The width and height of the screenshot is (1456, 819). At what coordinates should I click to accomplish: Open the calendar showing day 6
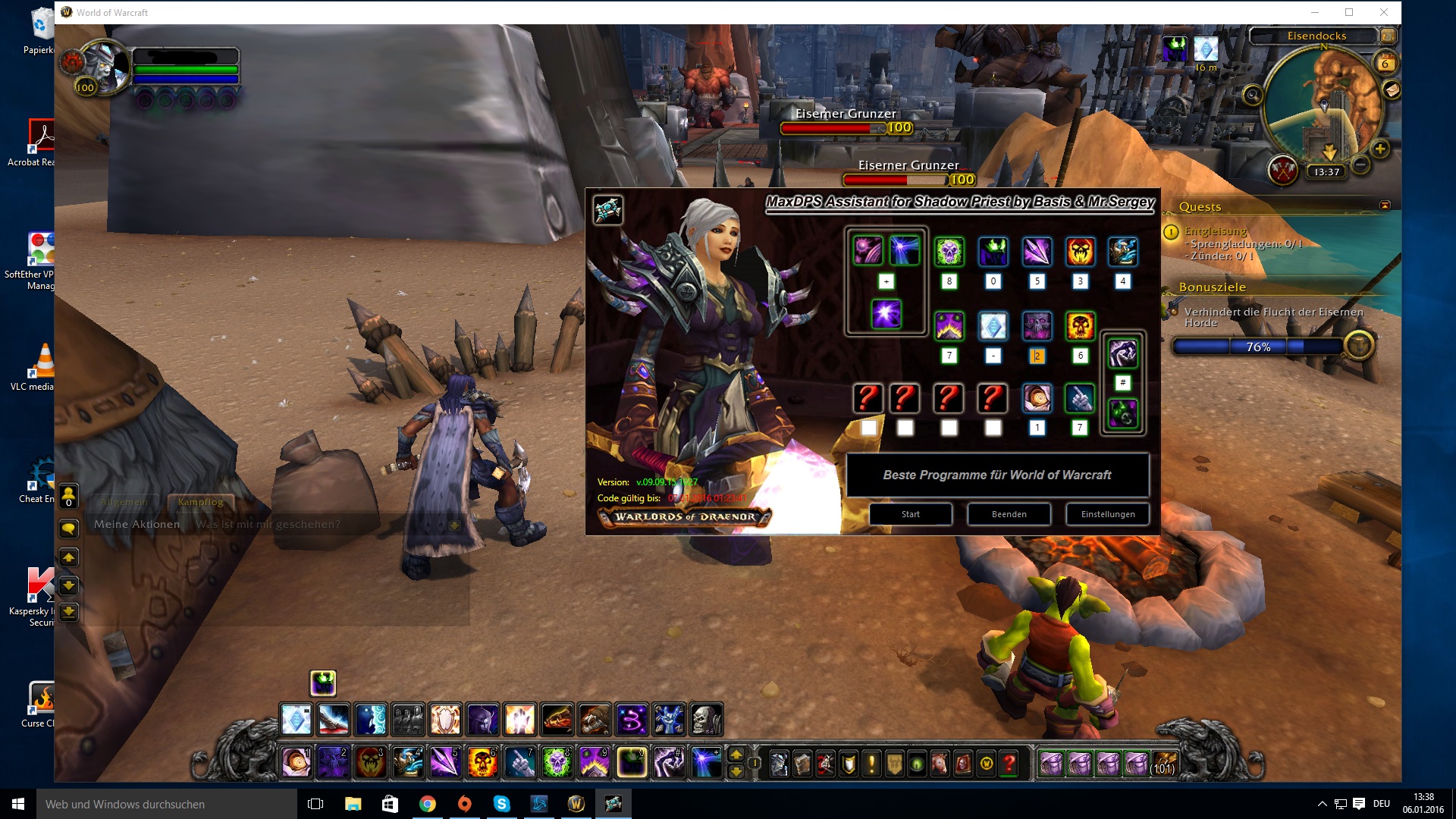coord(1385,63)
